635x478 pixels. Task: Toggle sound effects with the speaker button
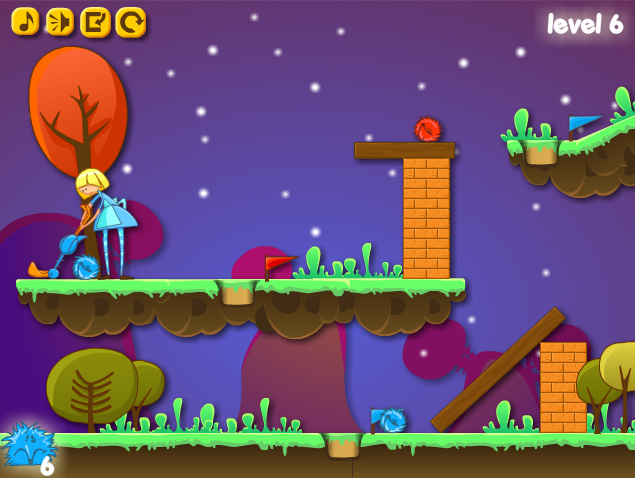tap(60, 22)
